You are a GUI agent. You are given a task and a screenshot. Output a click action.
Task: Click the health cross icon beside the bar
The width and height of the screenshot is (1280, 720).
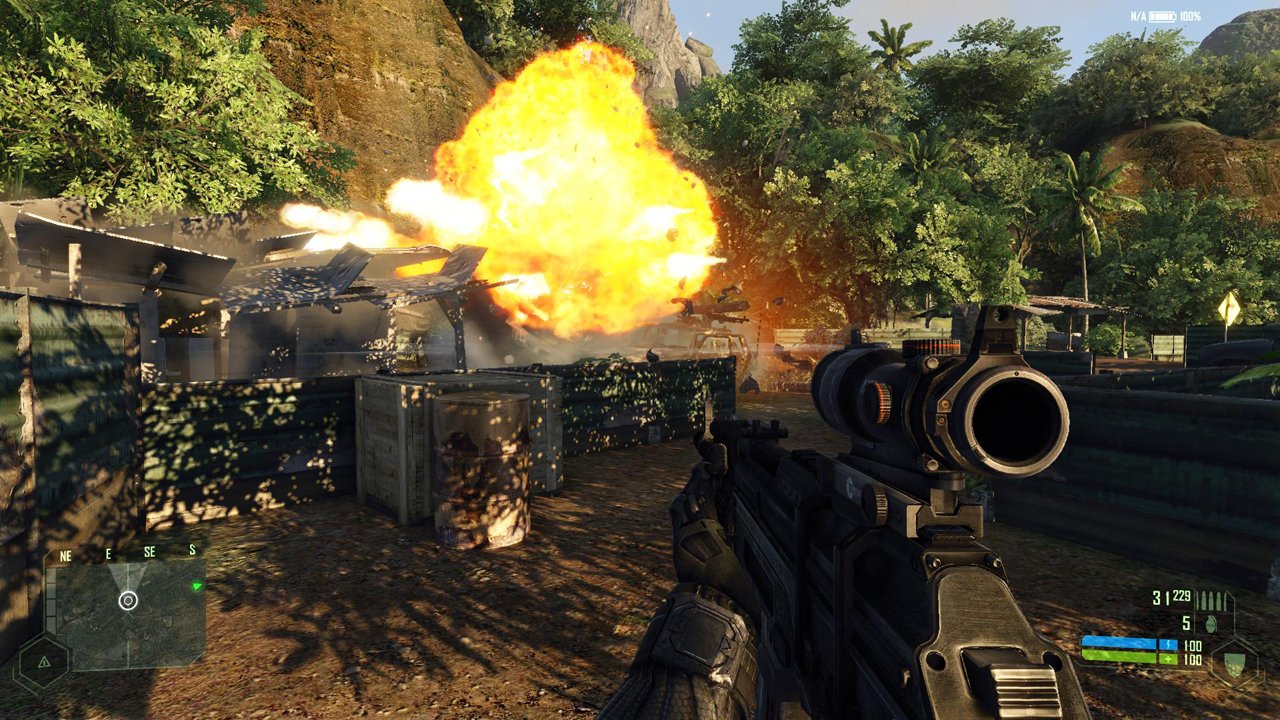pos(1169,658)
